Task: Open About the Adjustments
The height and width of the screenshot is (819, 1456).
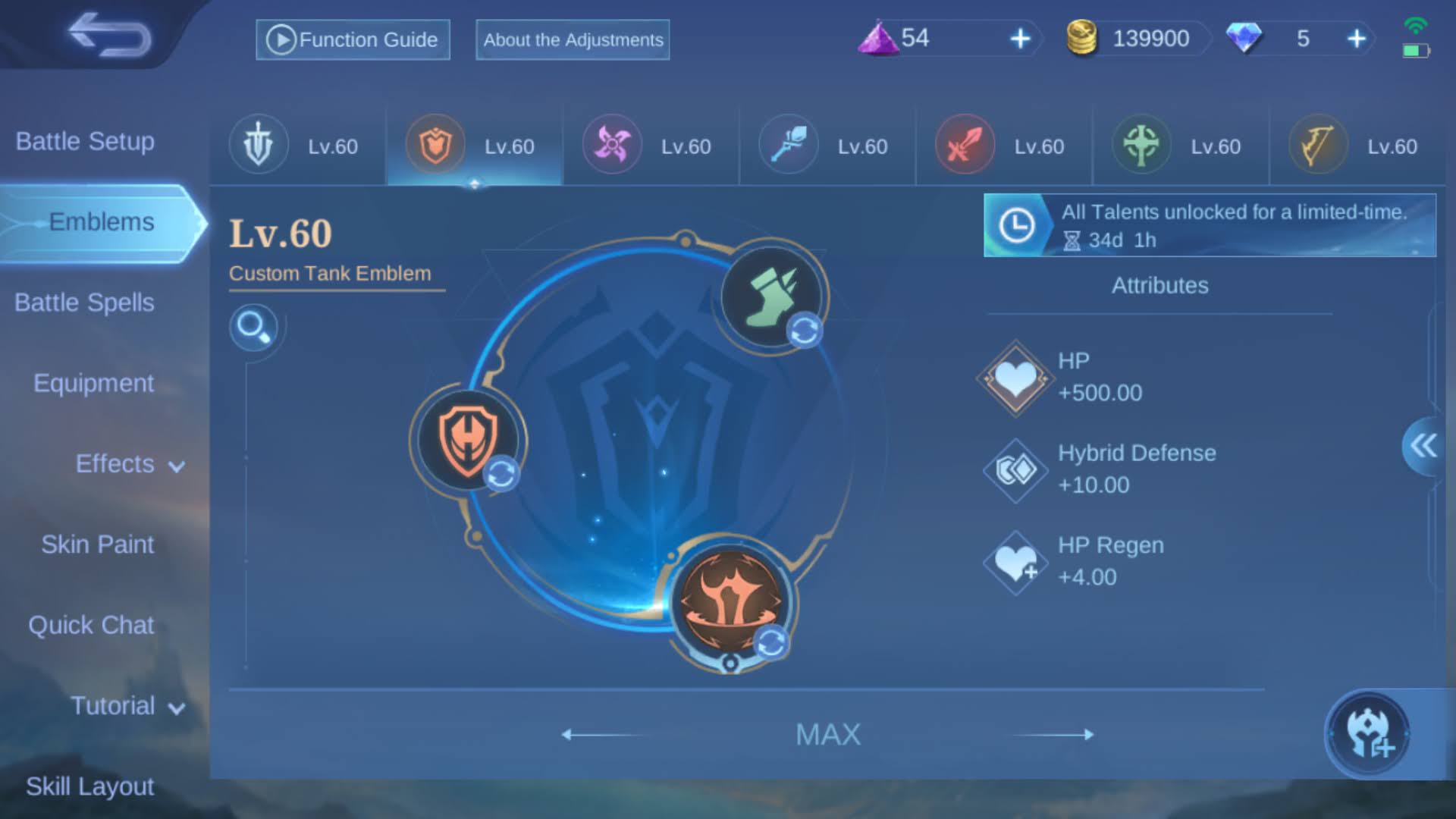Action: (572, 40)
